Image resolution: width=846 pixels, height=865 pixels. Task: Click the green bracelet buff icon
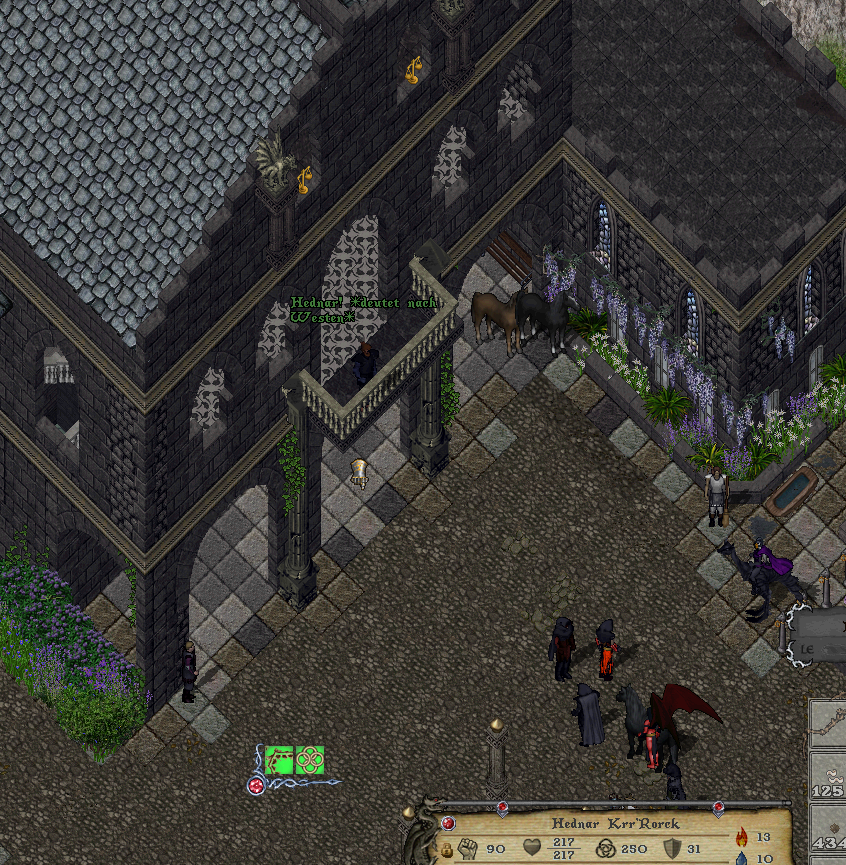279,760
